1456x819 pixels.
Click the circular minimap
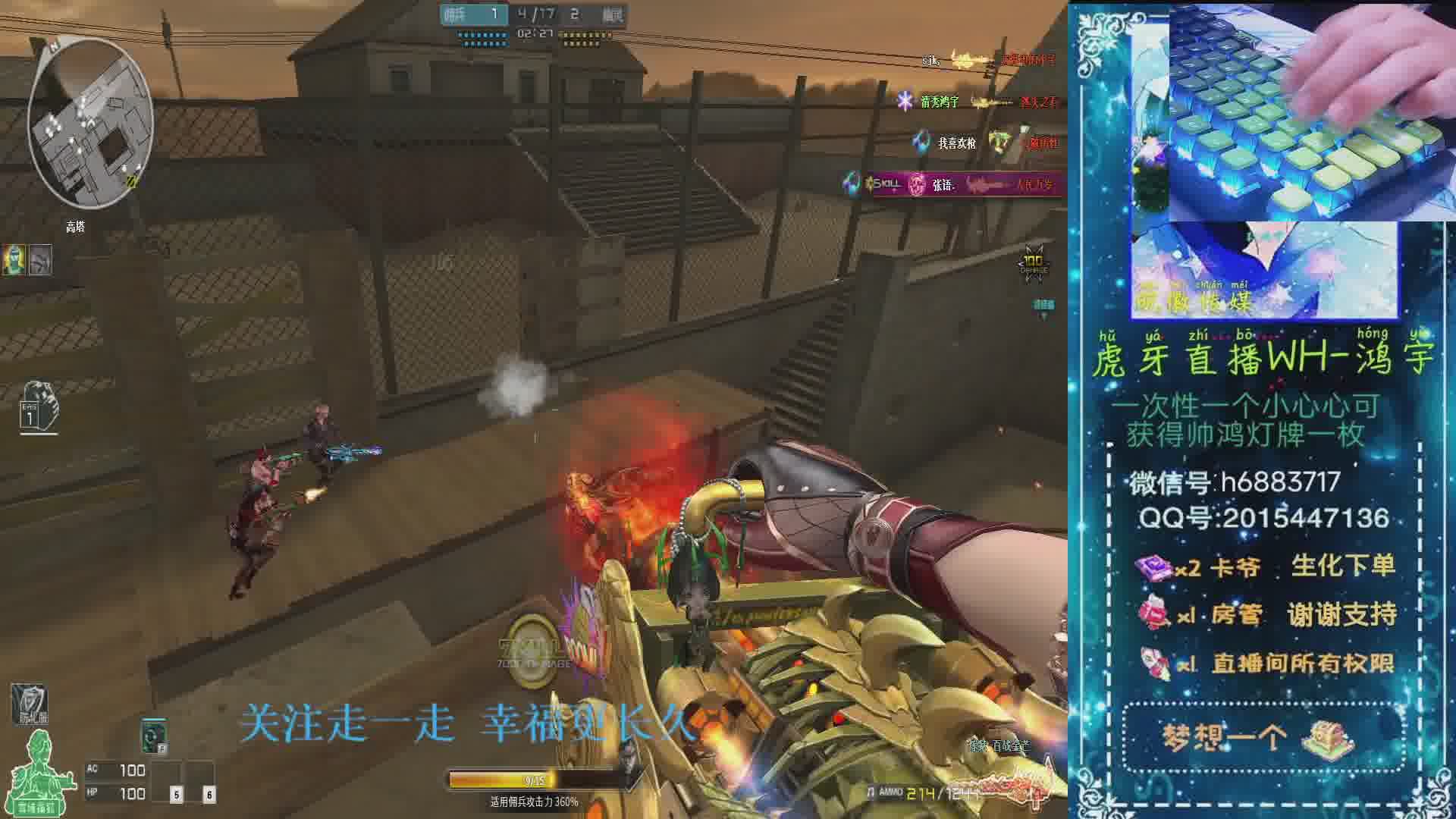90,123
